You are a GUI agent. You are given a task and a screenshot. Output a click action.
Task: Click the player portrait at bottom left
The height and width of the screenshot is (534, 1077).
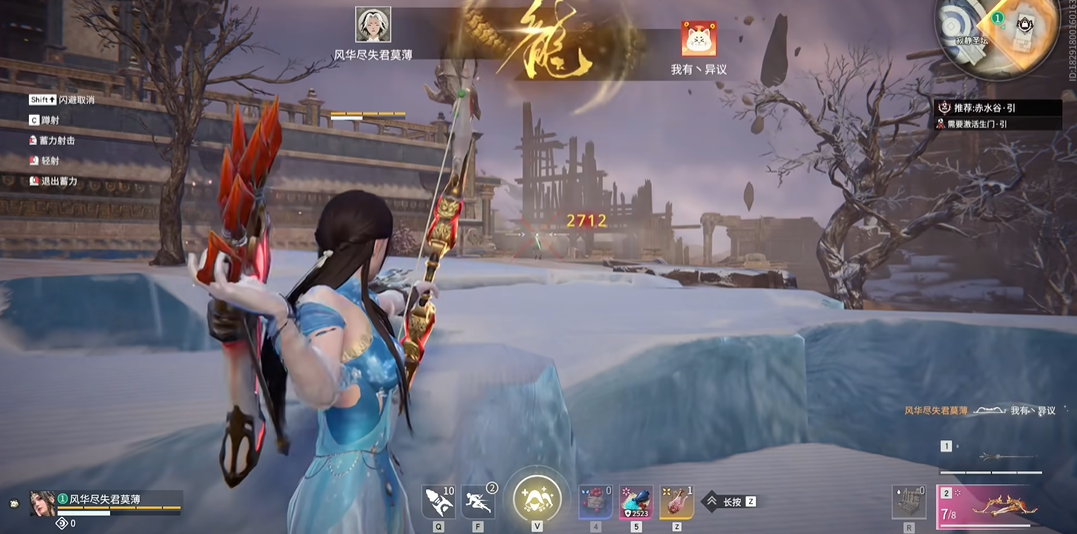point(42,502)
